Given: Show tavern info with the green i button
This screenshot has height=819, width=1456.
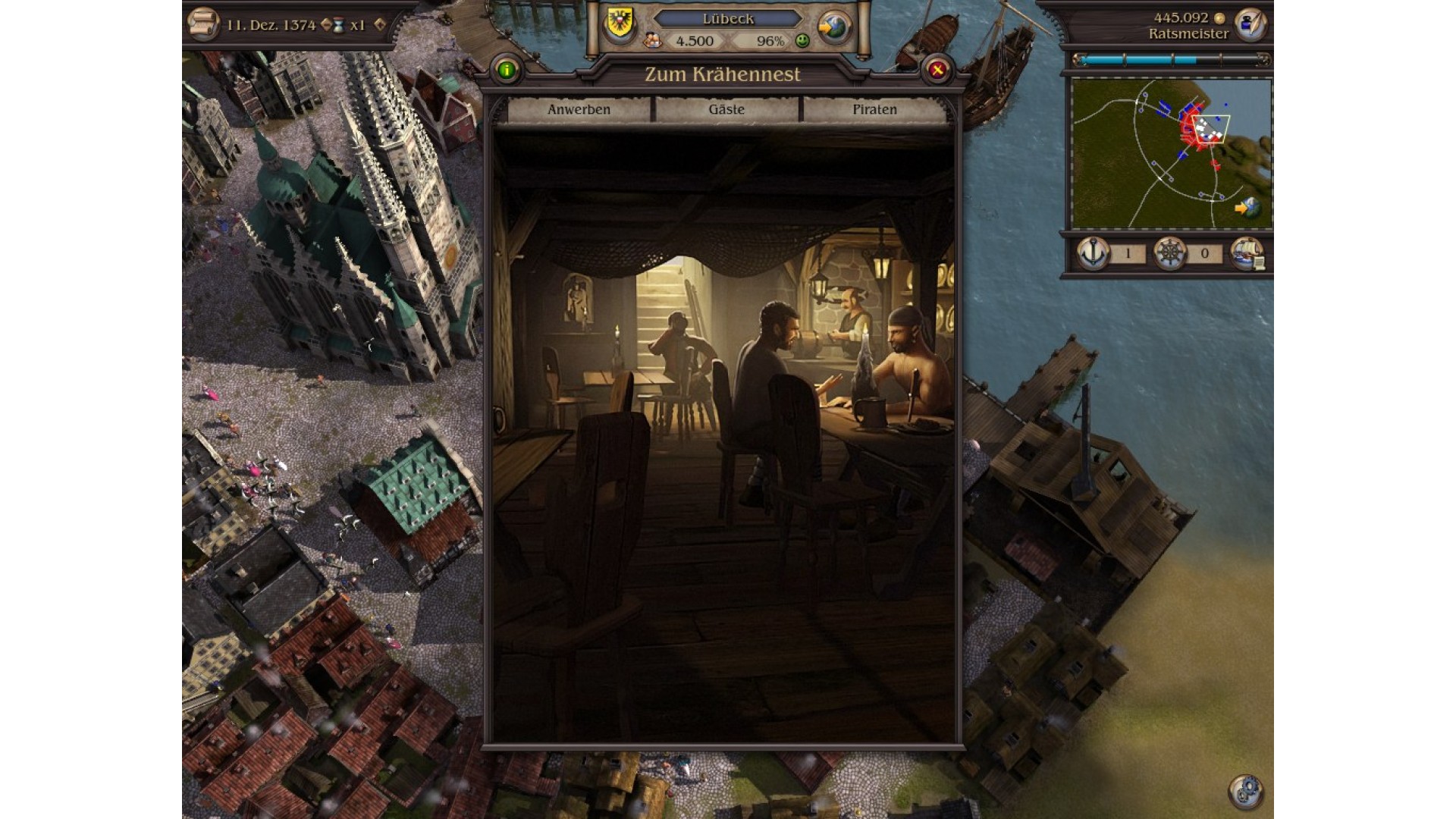Looking at the screenshot, I should (507, 71).
